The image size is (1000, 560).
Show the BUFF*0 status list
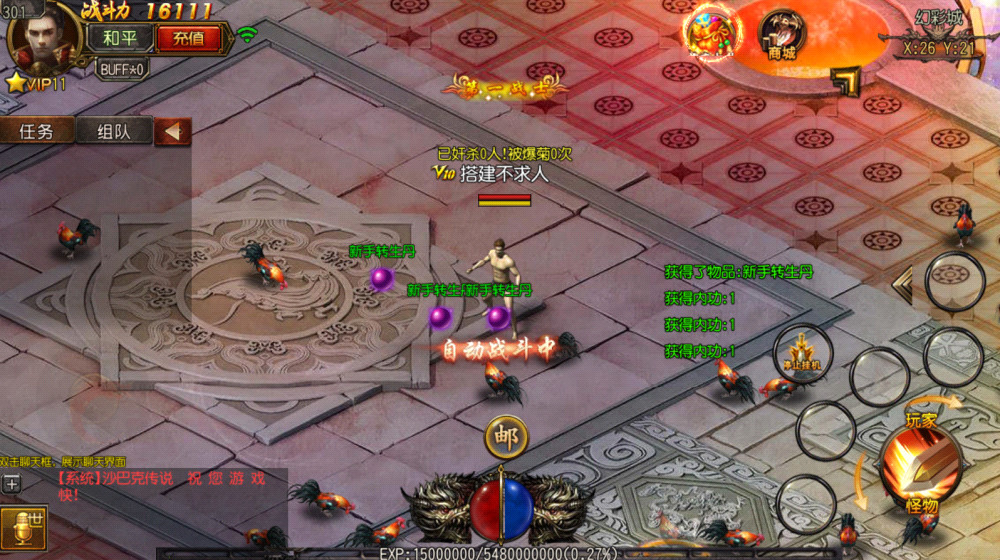tap(122, 69)
